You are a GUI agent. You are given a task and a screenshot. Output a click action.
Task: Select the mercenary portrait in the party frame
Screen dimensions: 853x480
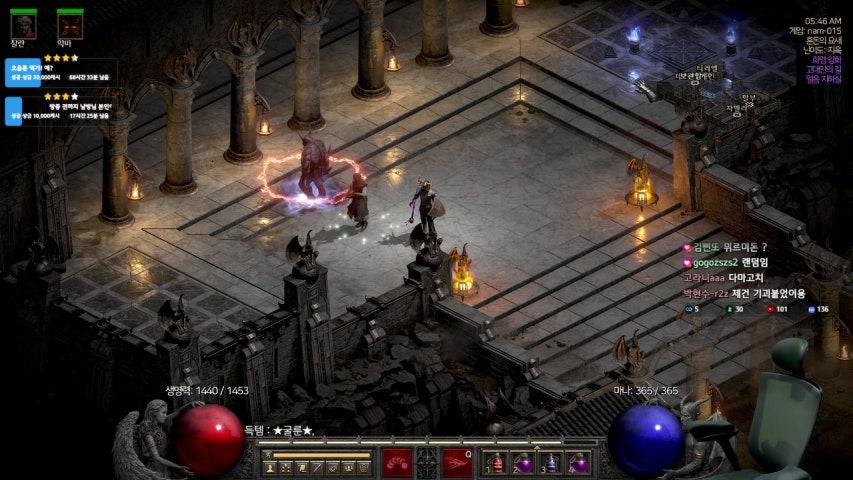23,23
